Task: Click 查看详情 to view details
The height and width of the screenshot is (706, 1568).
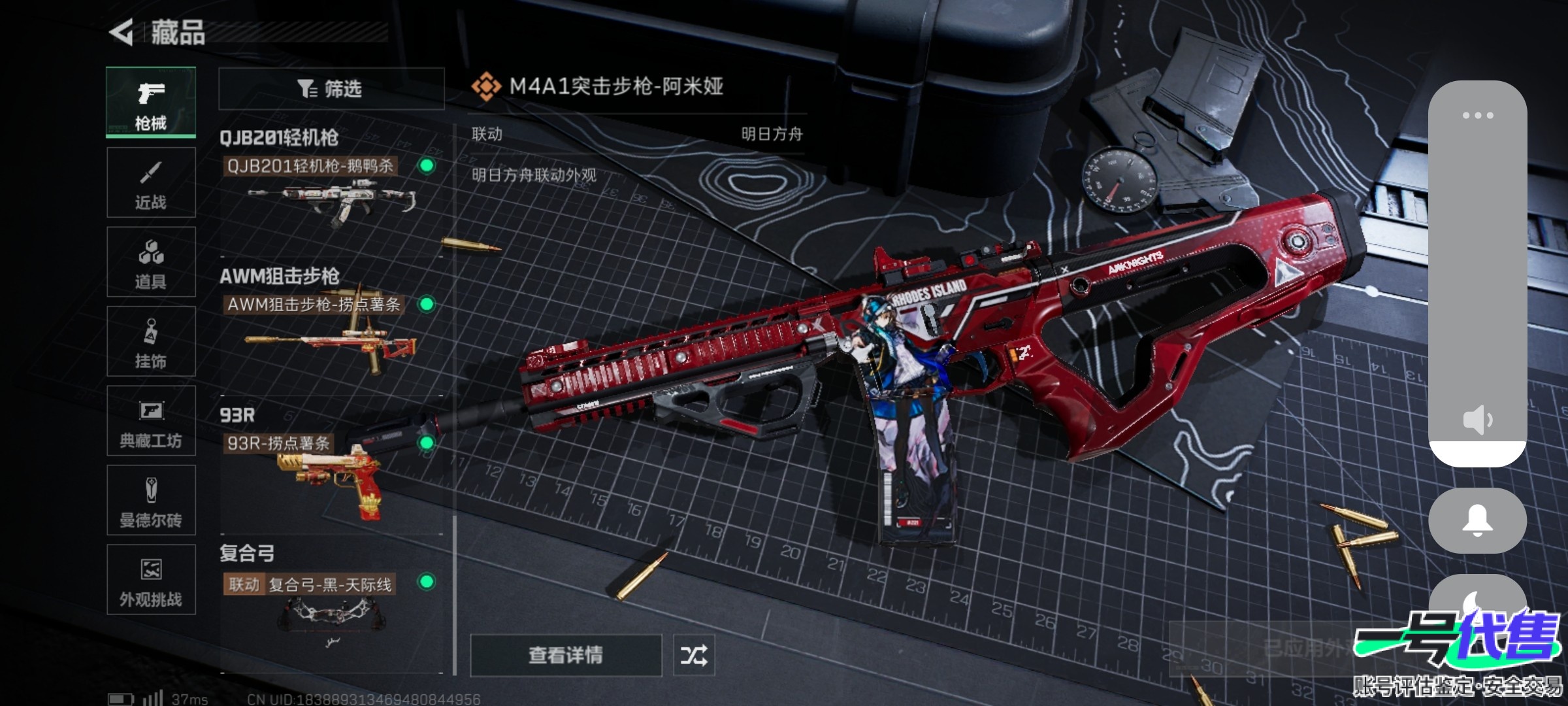Action: click(x=566, y=655)
